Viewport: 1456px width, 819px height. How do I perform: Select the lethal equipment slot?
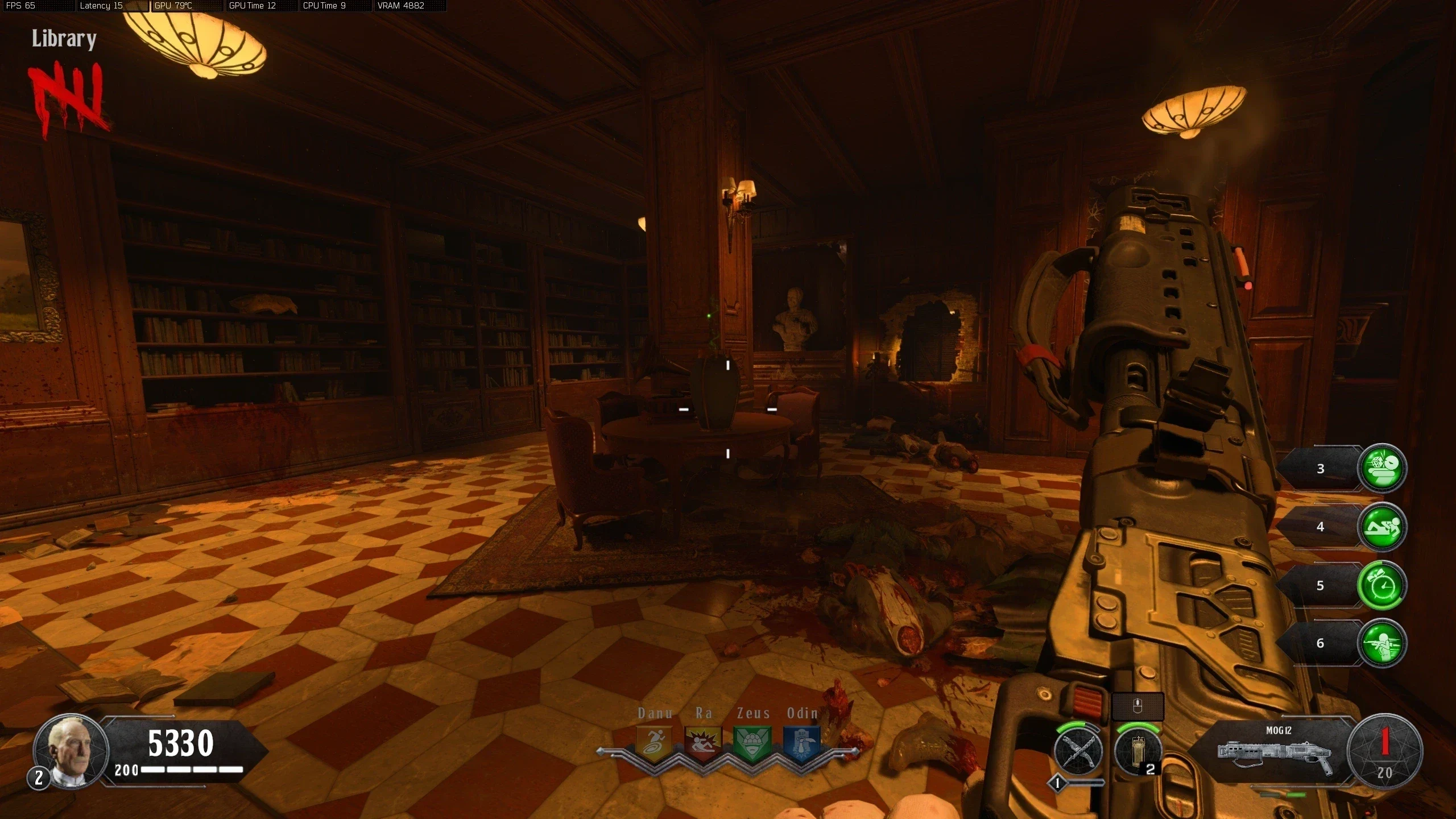(1137, 752)
